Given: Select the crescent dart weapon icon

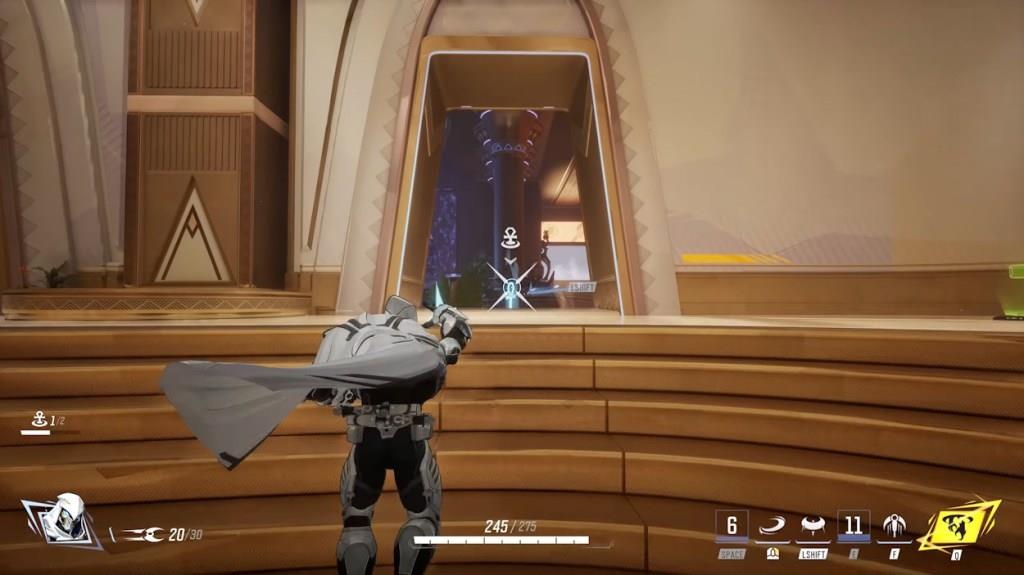Looking at the screenshot, I should [x=141, y=535].
